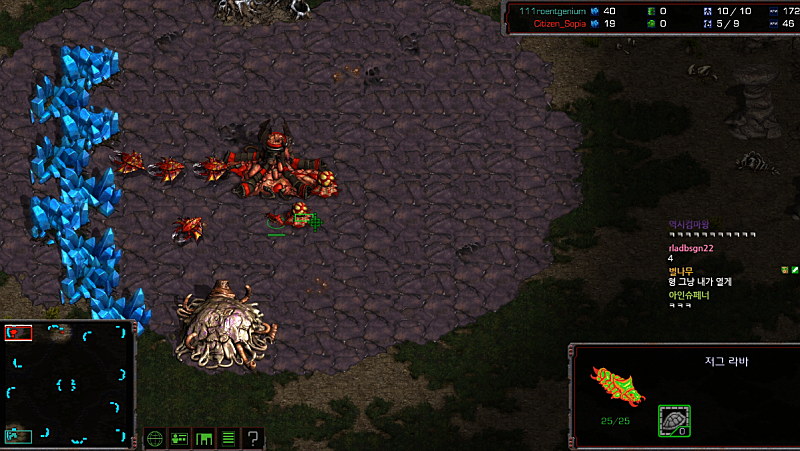800x451 pixels.
Task: Jump to the teal base on the minimap
Action: [x=18, y=434]
